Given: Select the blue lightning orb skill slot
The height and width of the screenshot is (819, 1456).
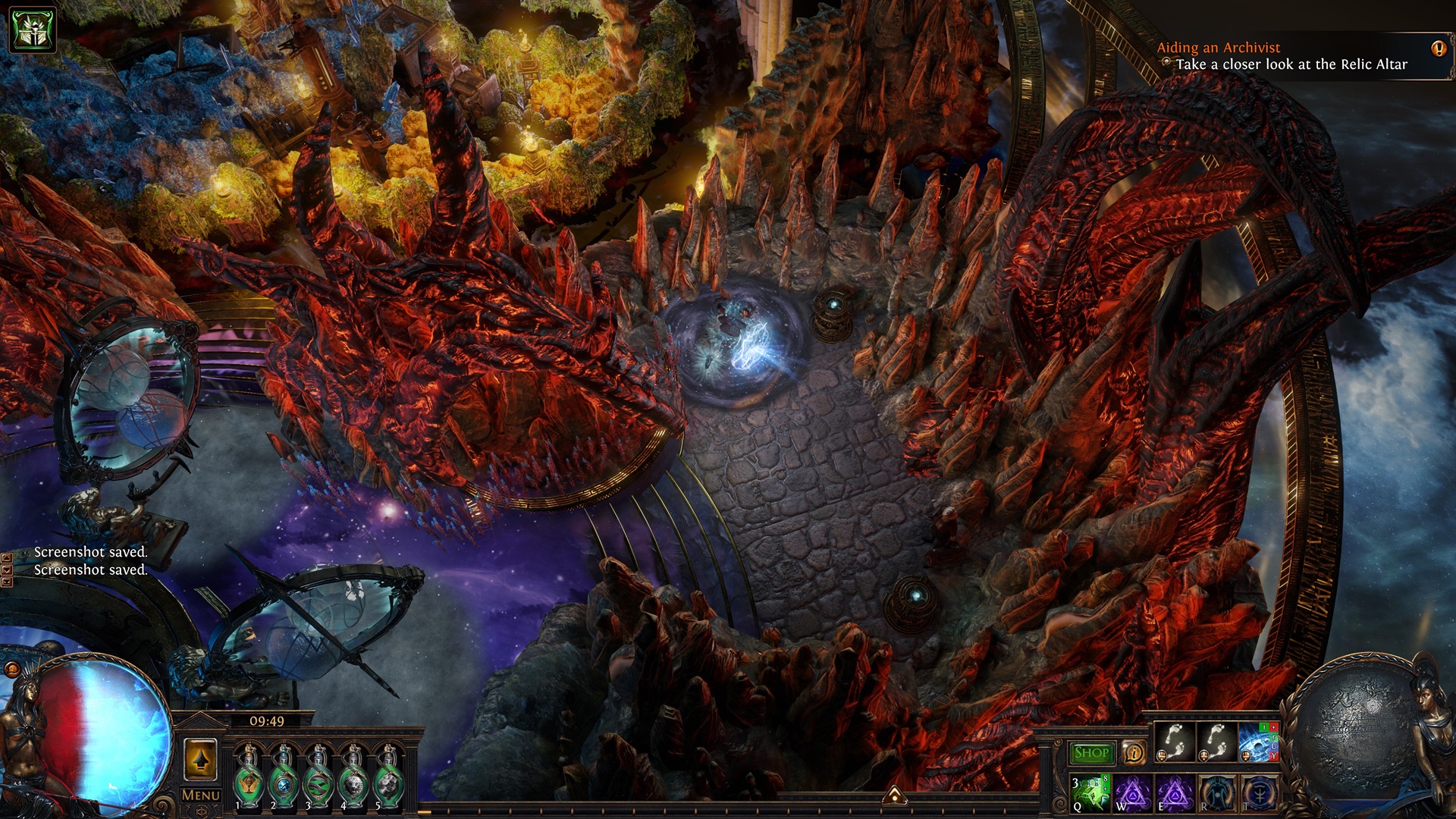Looking at the screenshot, I should tap(1257, 742).
